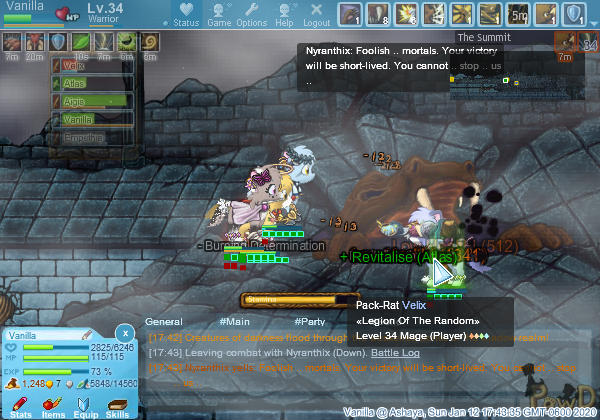Activate the first skill in the hotbar
Viewport: 600px width, 420px height.
pyautogui.click(x=350, y=14)
